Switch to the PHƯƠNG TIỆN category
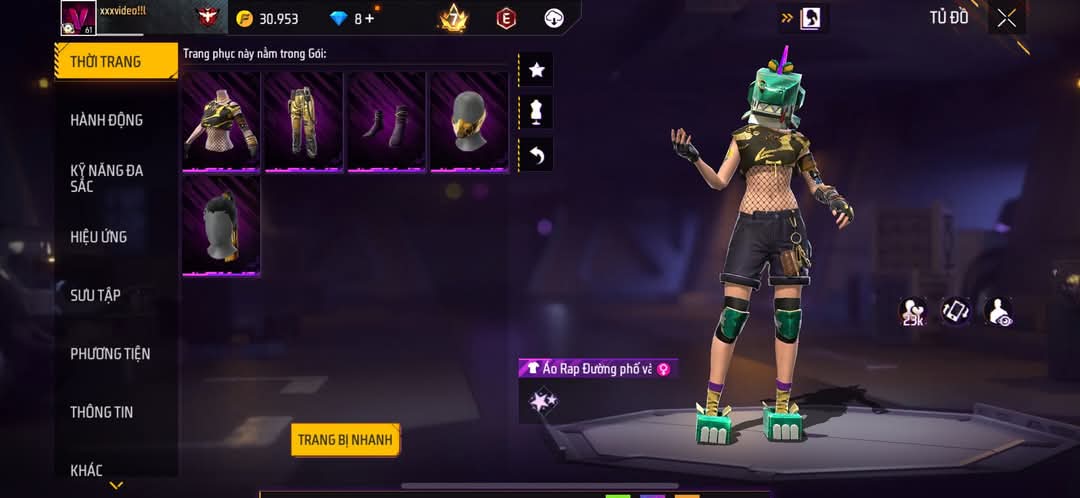This screenshot has width=1080, height=498. 111,353
